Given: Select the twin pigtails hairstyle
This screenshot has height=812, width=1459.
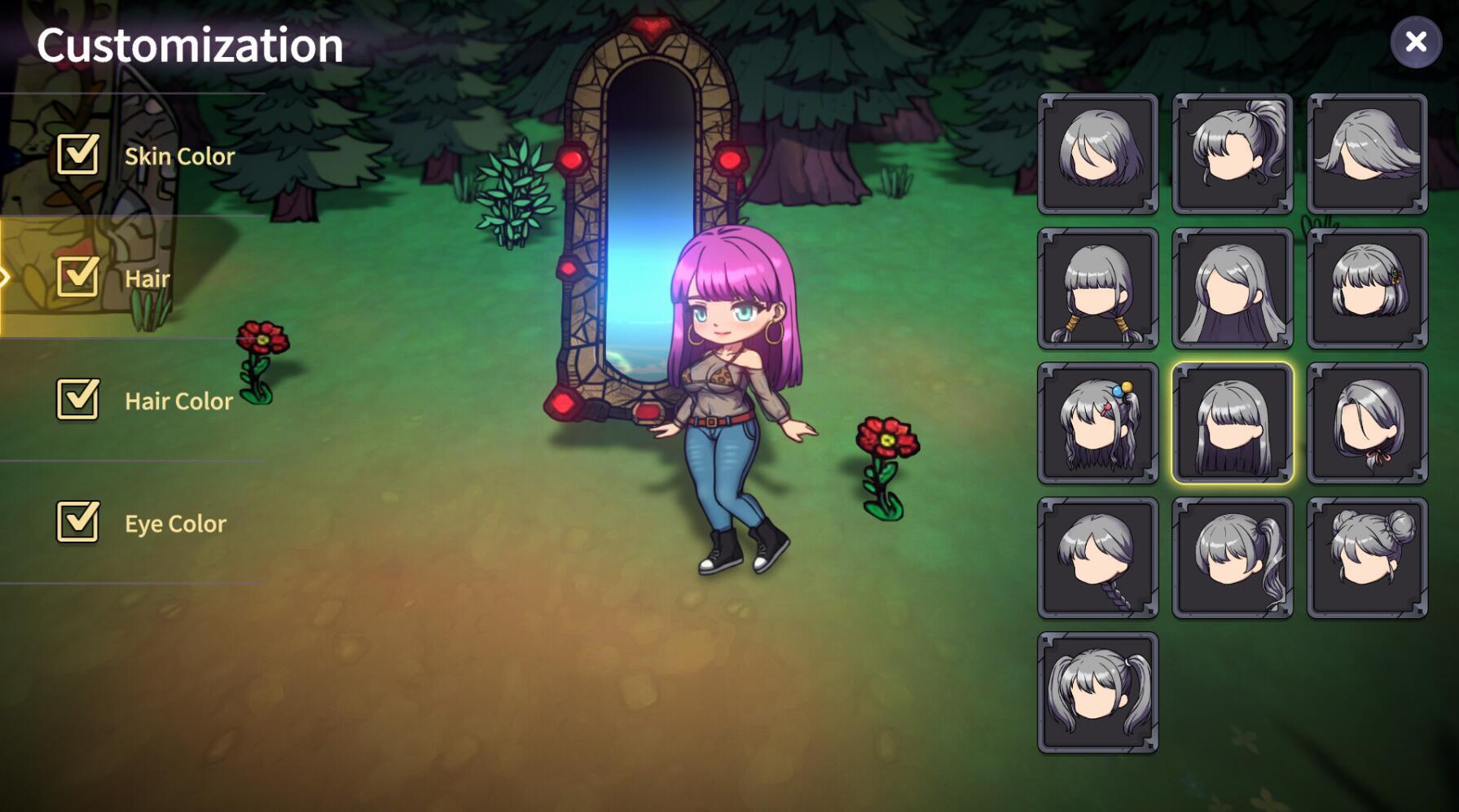Looking at the screenshot, I should 1097,692.
